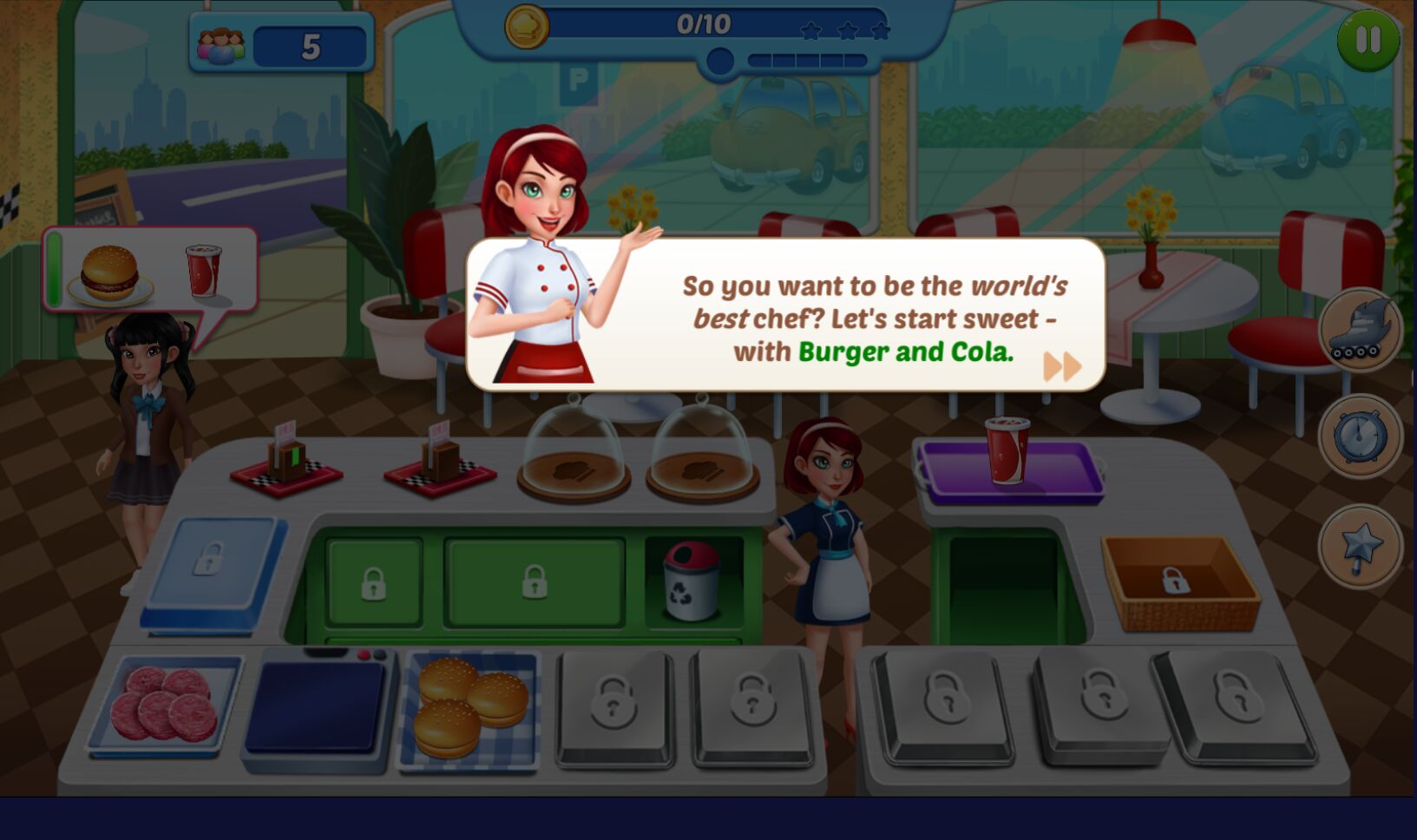
Task: Pause the game with the green button
Action: click(x=1368, y=40)
